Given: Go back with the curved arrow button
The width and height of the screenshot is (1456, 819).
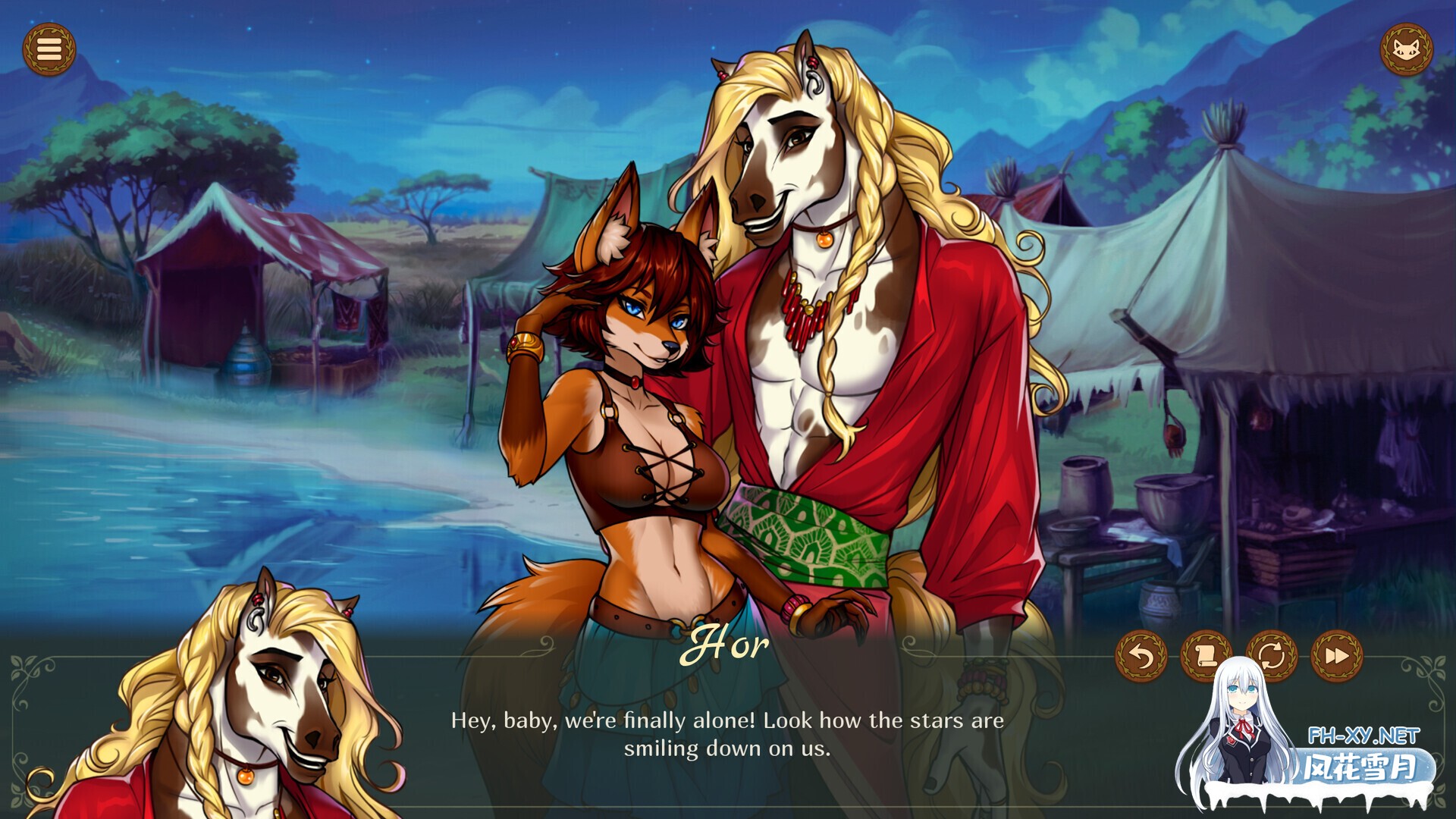Looking at the screenshot, I should click(1141, 656).
